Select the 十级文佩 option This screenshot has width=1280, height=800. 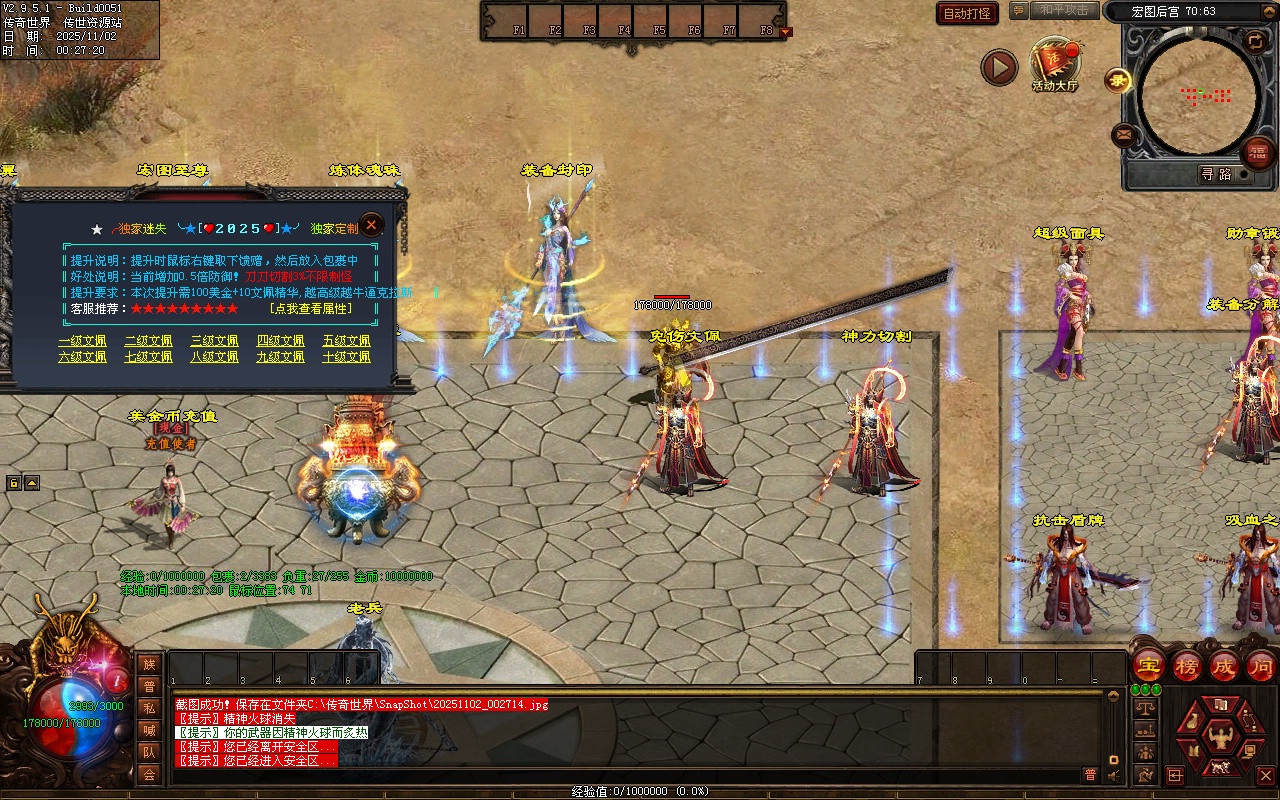tap(346, 357)
